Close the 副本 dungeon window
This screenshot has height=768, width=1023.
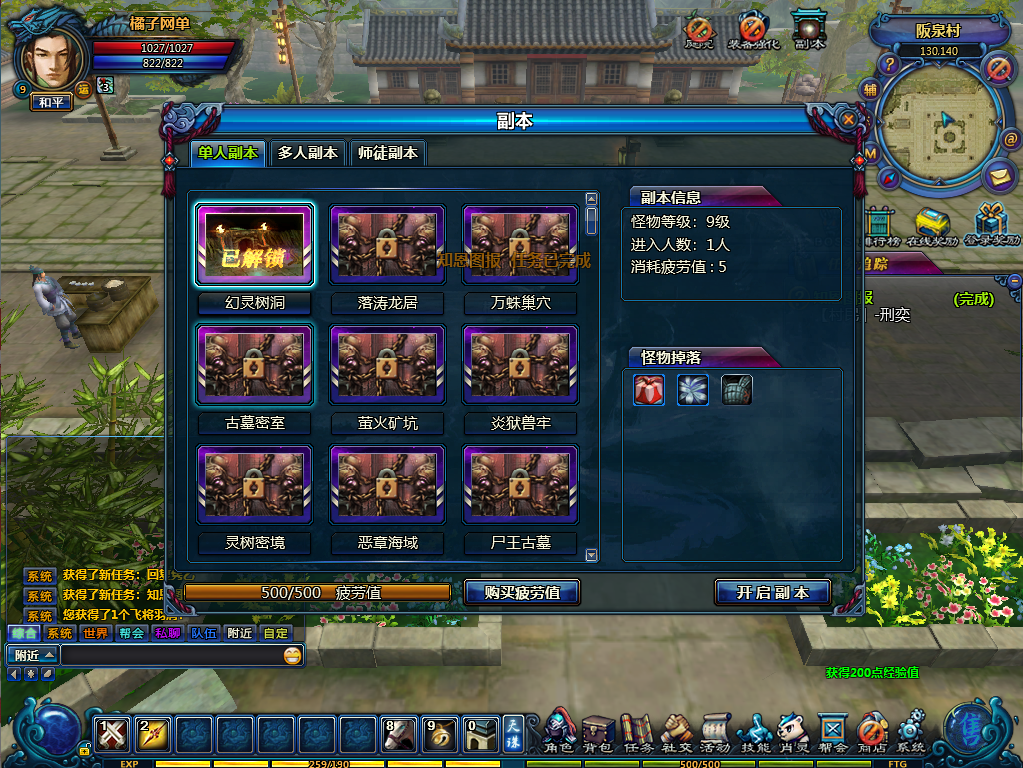849,120
